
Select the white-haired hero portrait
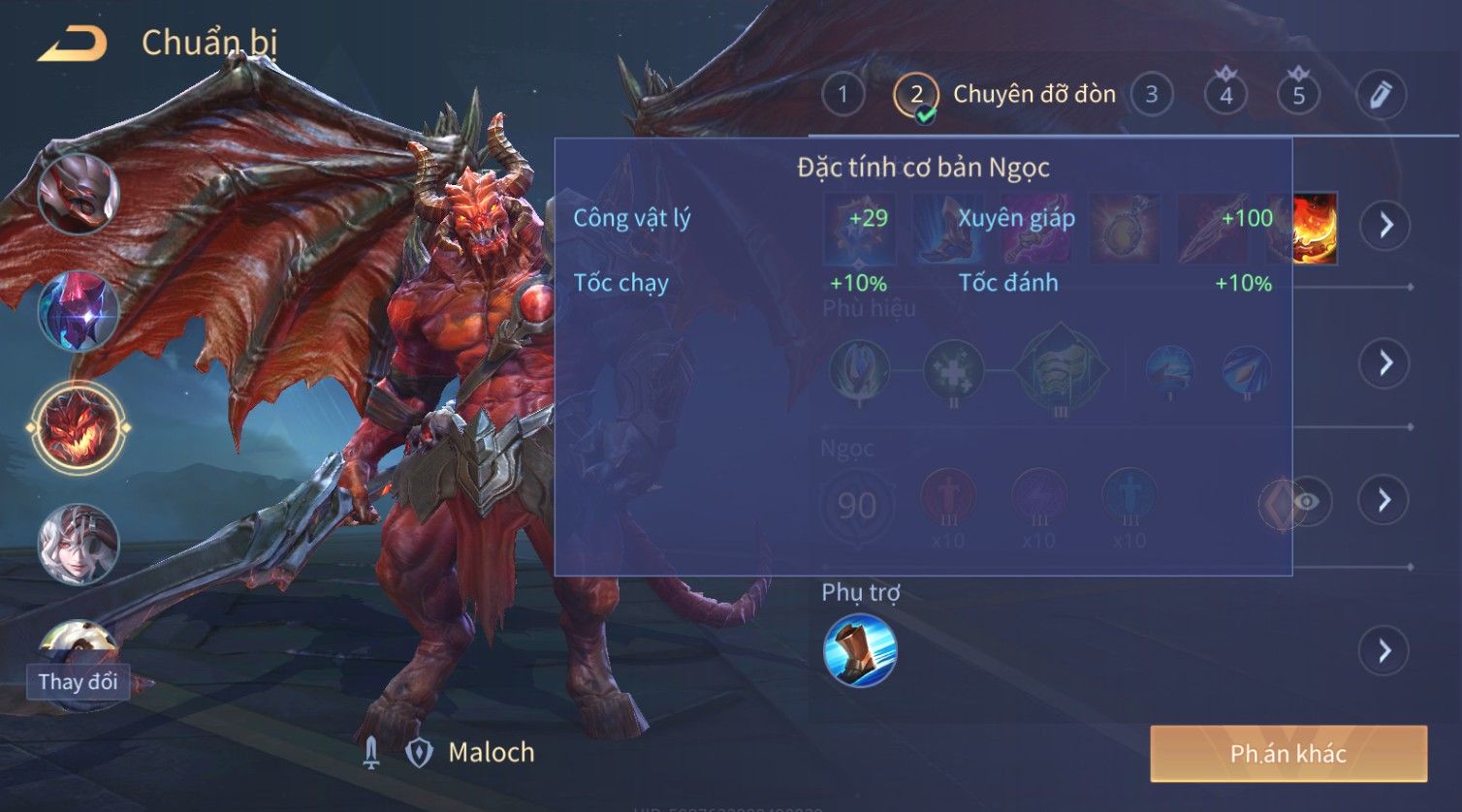(x=78, y=544)
